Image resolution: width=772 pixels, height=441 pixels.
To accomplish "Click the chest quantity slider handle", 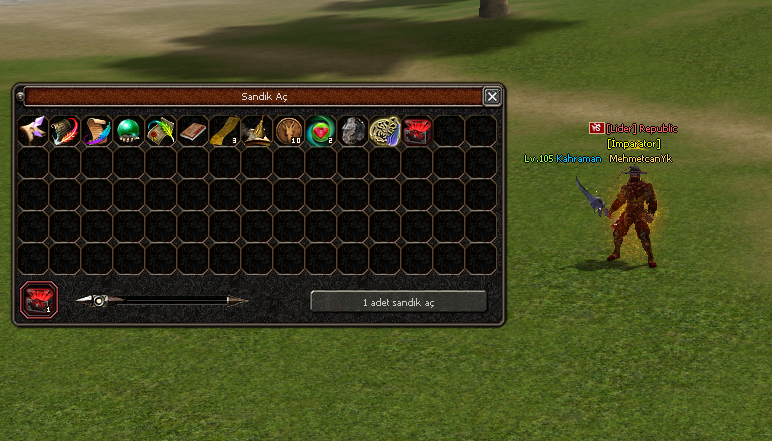I will tap(99, 300).
